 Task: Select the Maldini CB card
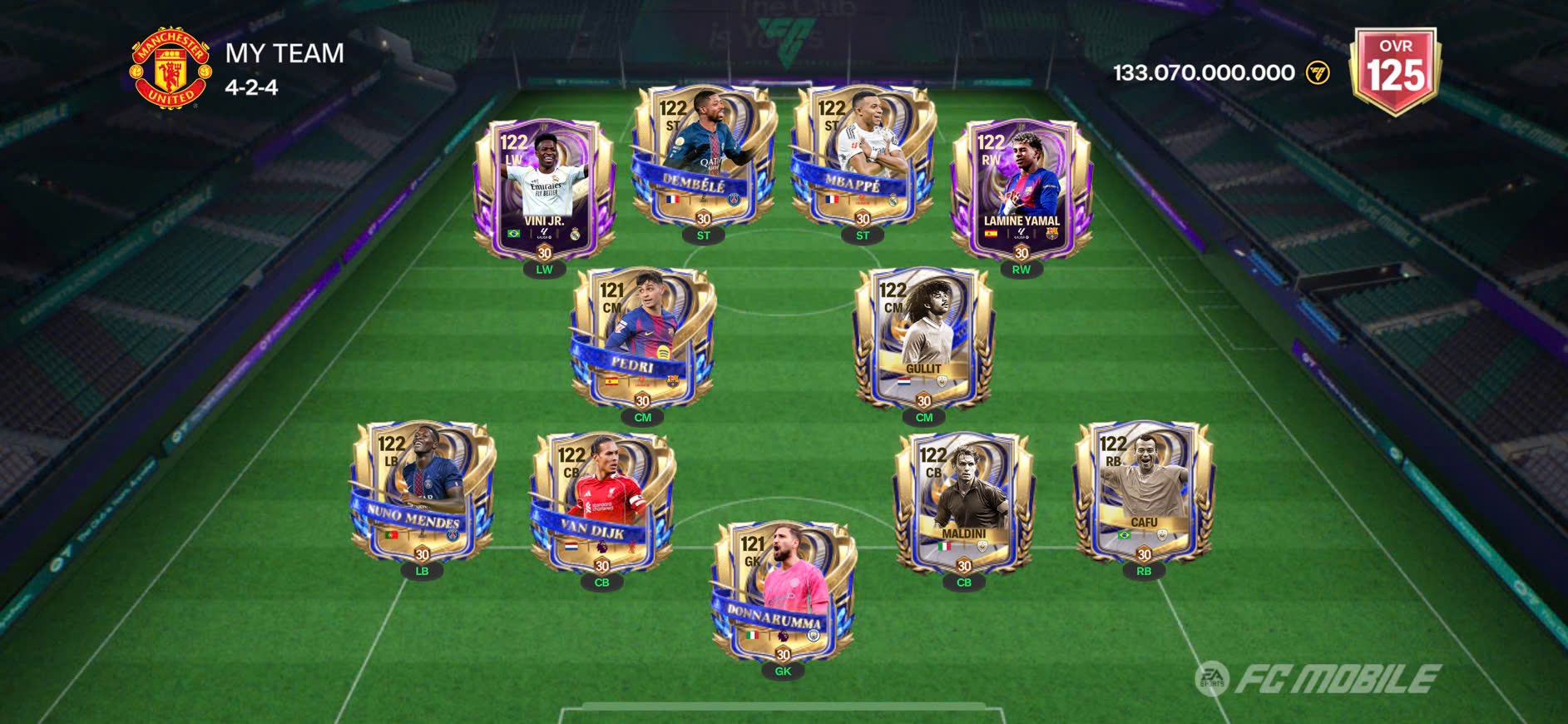(964, 502)
